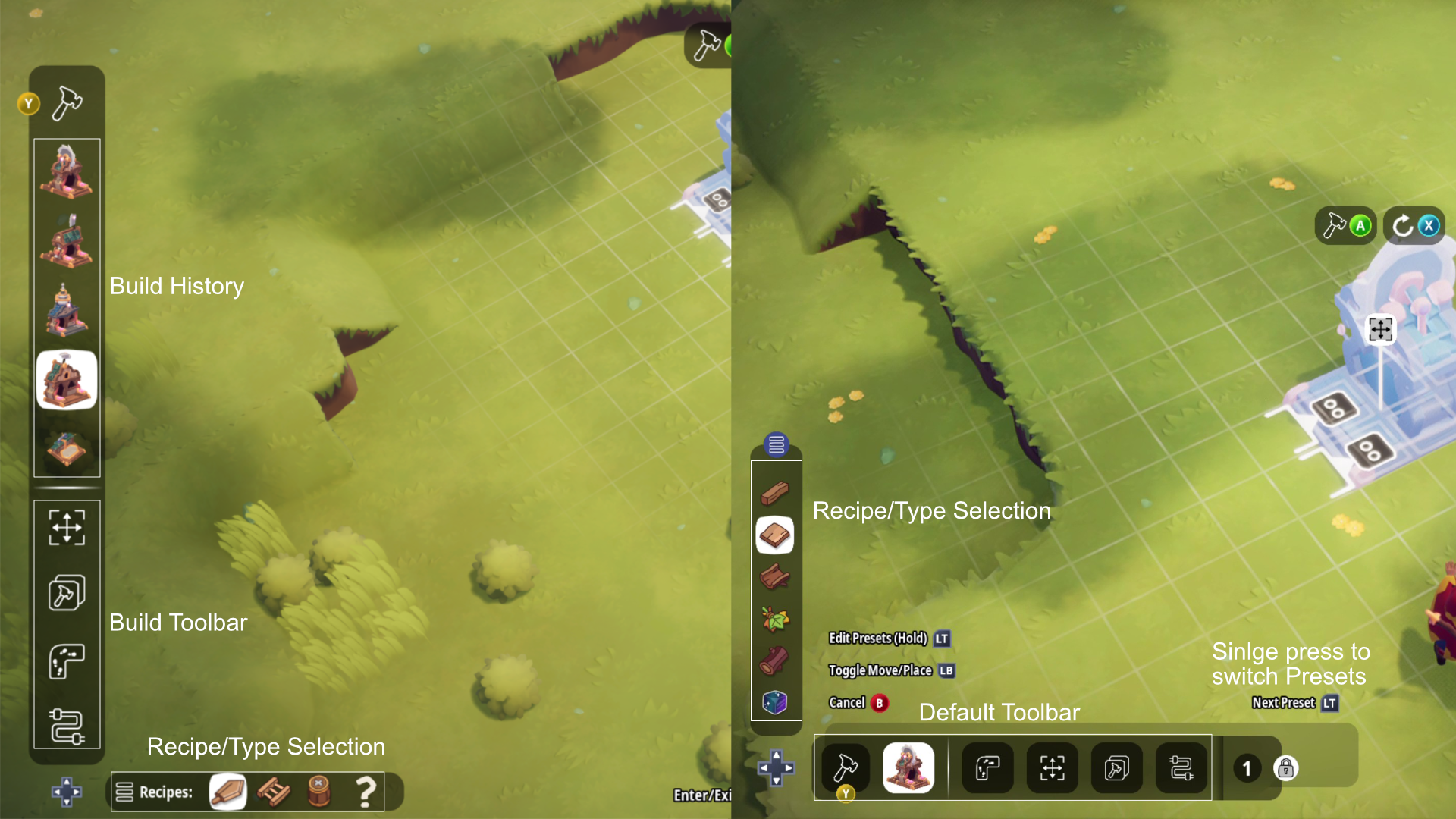This screenshot has width=1456, height=819.
Task: Click the white move marker on the blueprint
Action: click(x=1380, y=329)
